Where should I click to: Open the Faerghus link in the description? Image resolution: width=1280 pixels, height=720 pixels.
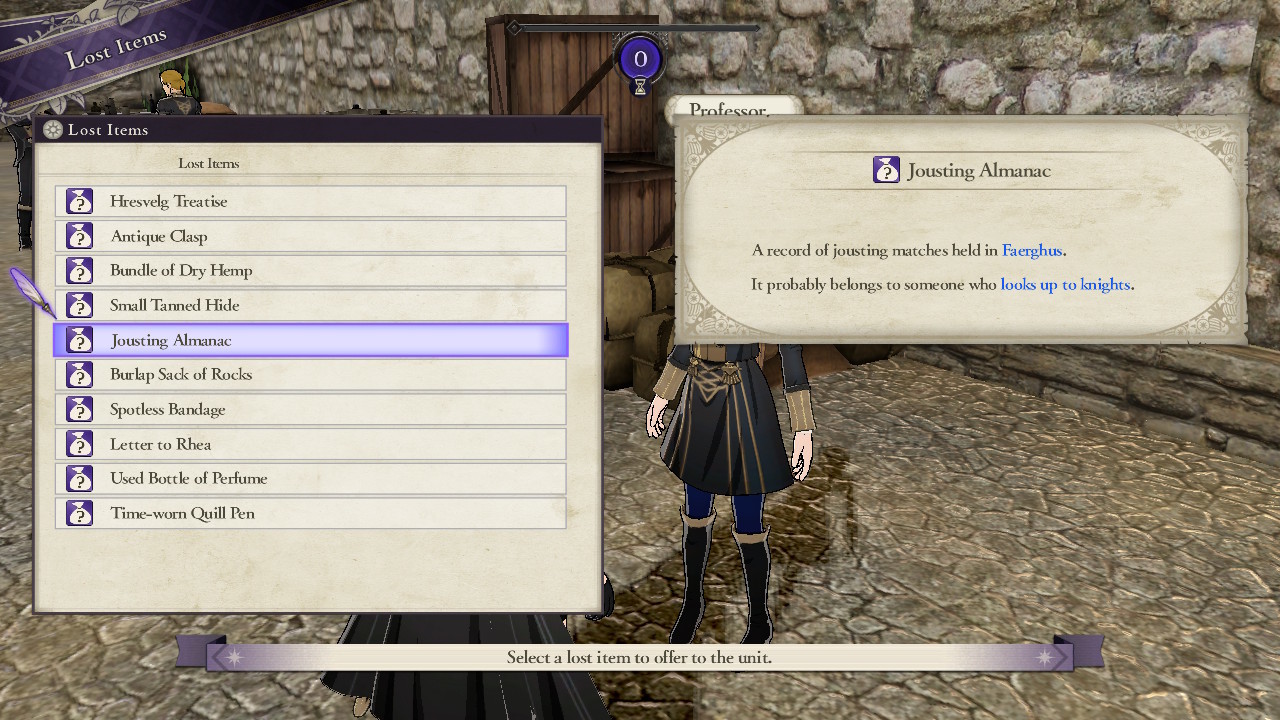coord(1031,250)
